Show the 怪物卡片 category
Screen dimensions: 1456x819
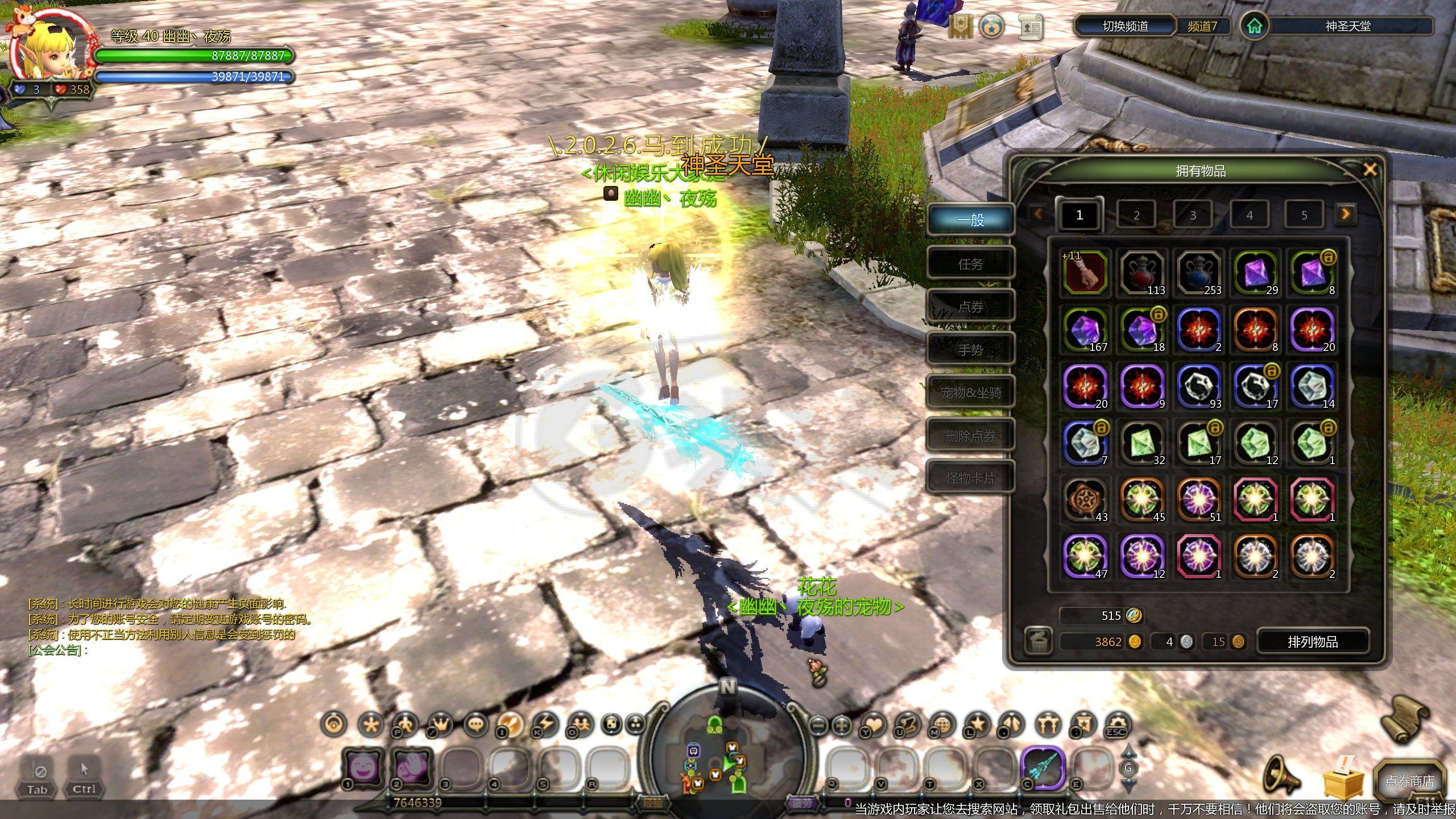click(x=970, y=478)
